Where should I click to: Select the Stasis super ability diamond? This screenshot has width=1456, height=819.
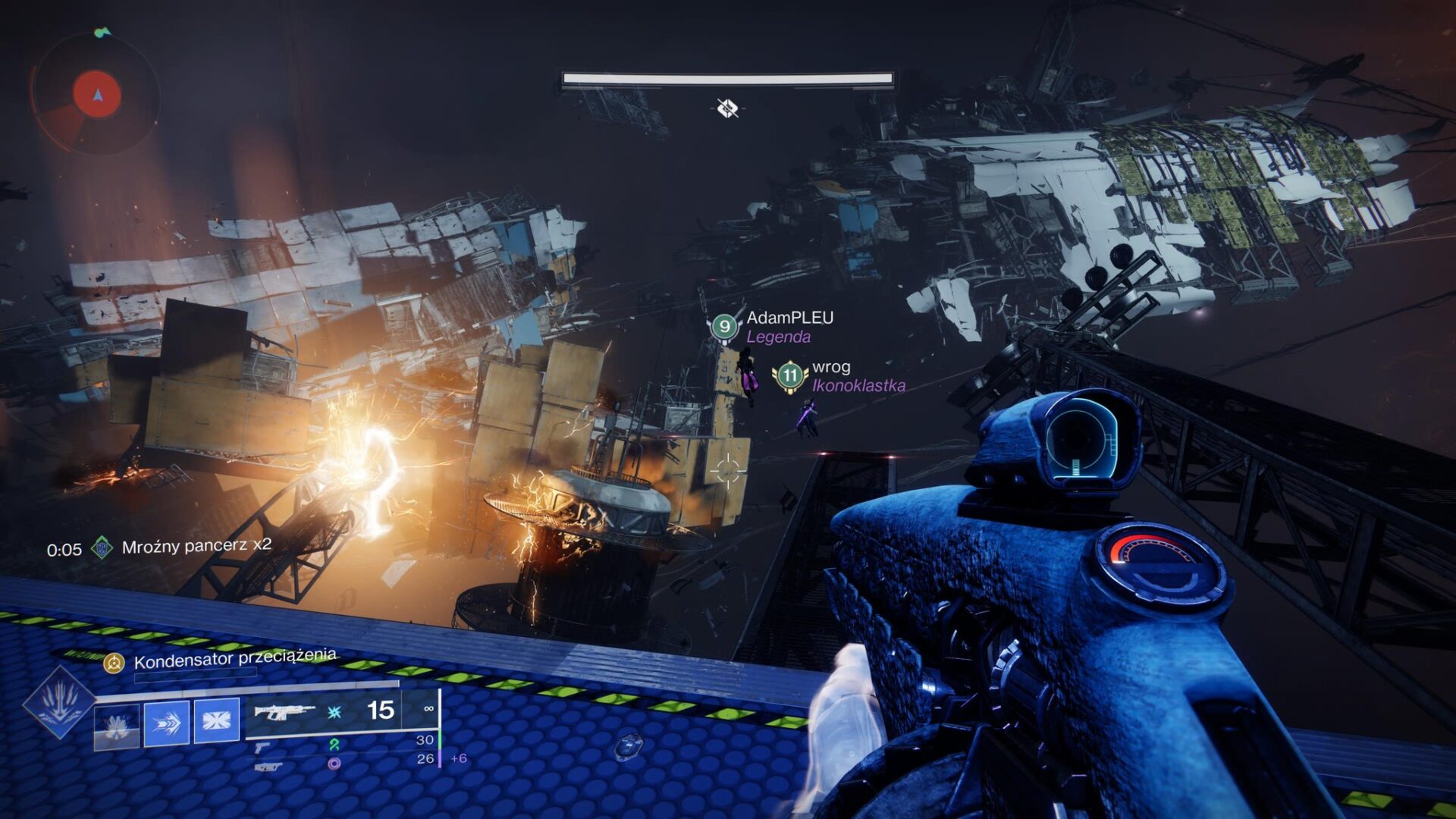click(x=58, y=702)
